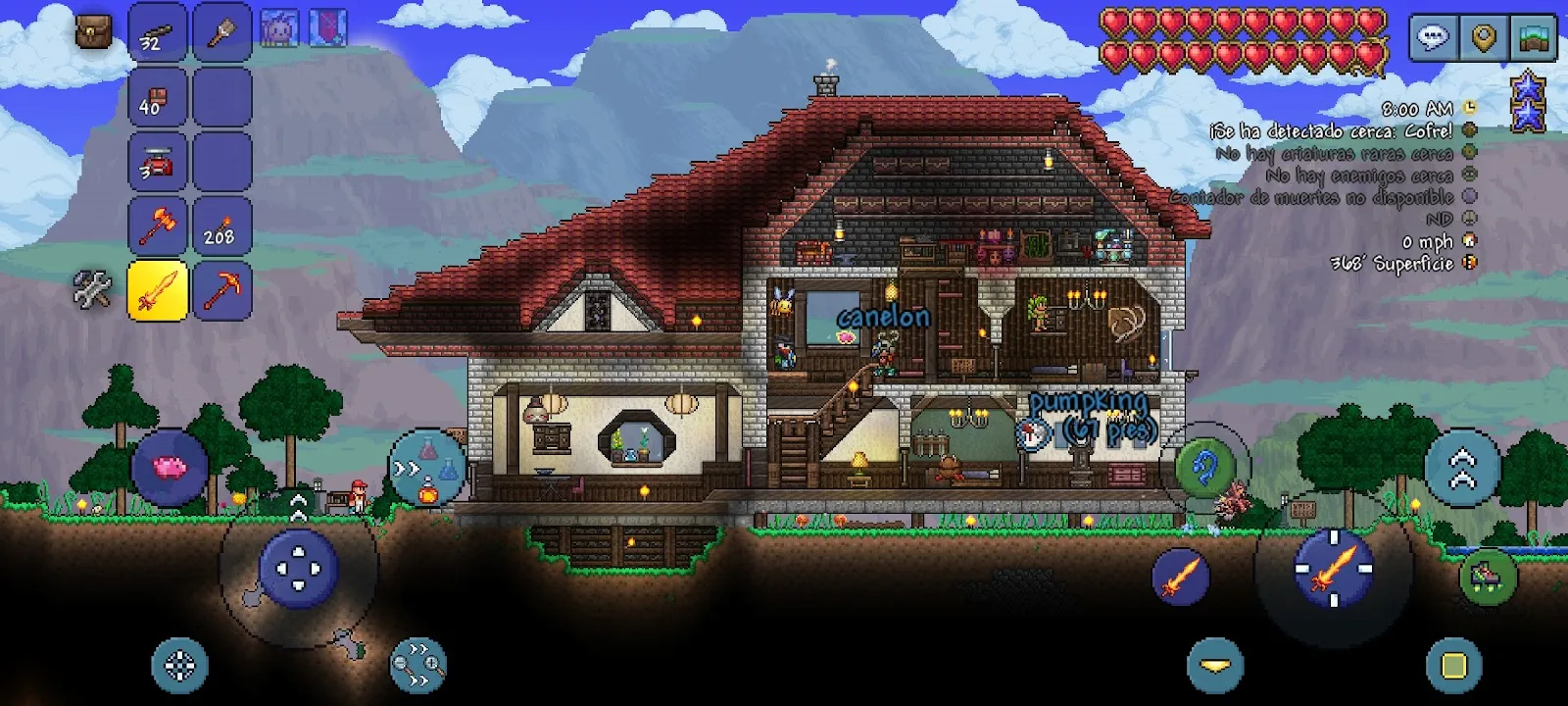Equip the molten pickaxe slot

coord(221,290)
